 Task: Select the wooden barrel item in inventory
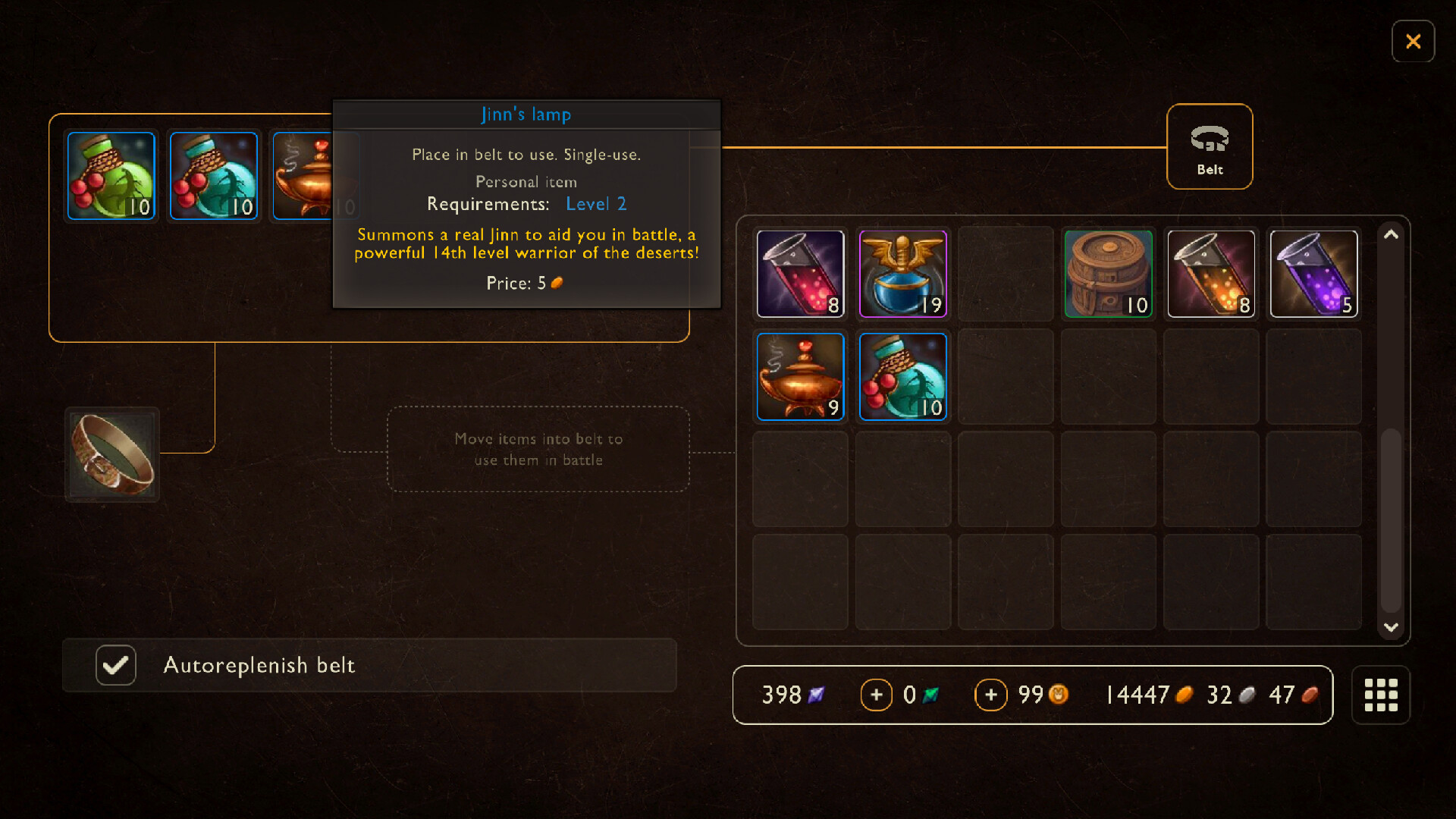[x=1108, y=274]
